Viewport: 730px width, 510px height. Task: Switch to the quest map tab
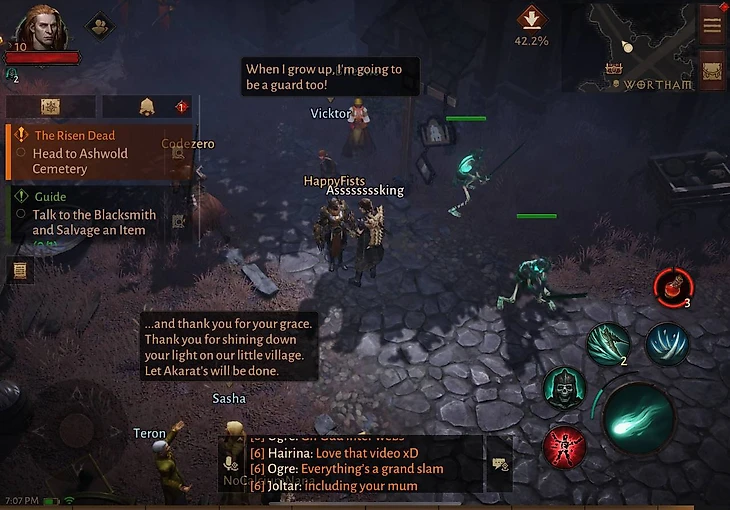[x=50, y=107]
